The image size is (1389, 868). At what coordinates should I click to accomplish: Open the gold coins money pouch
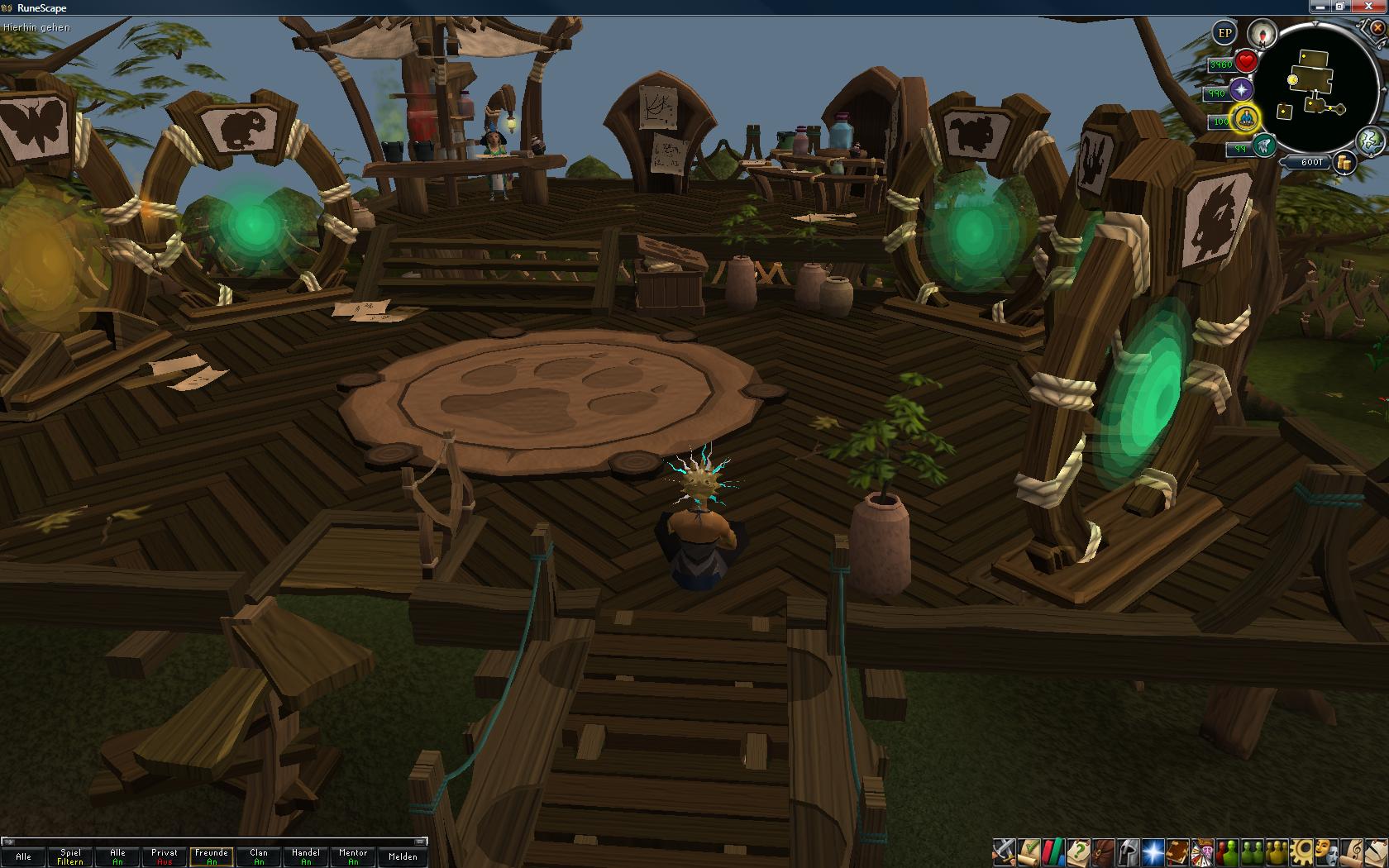(1345, 162)
